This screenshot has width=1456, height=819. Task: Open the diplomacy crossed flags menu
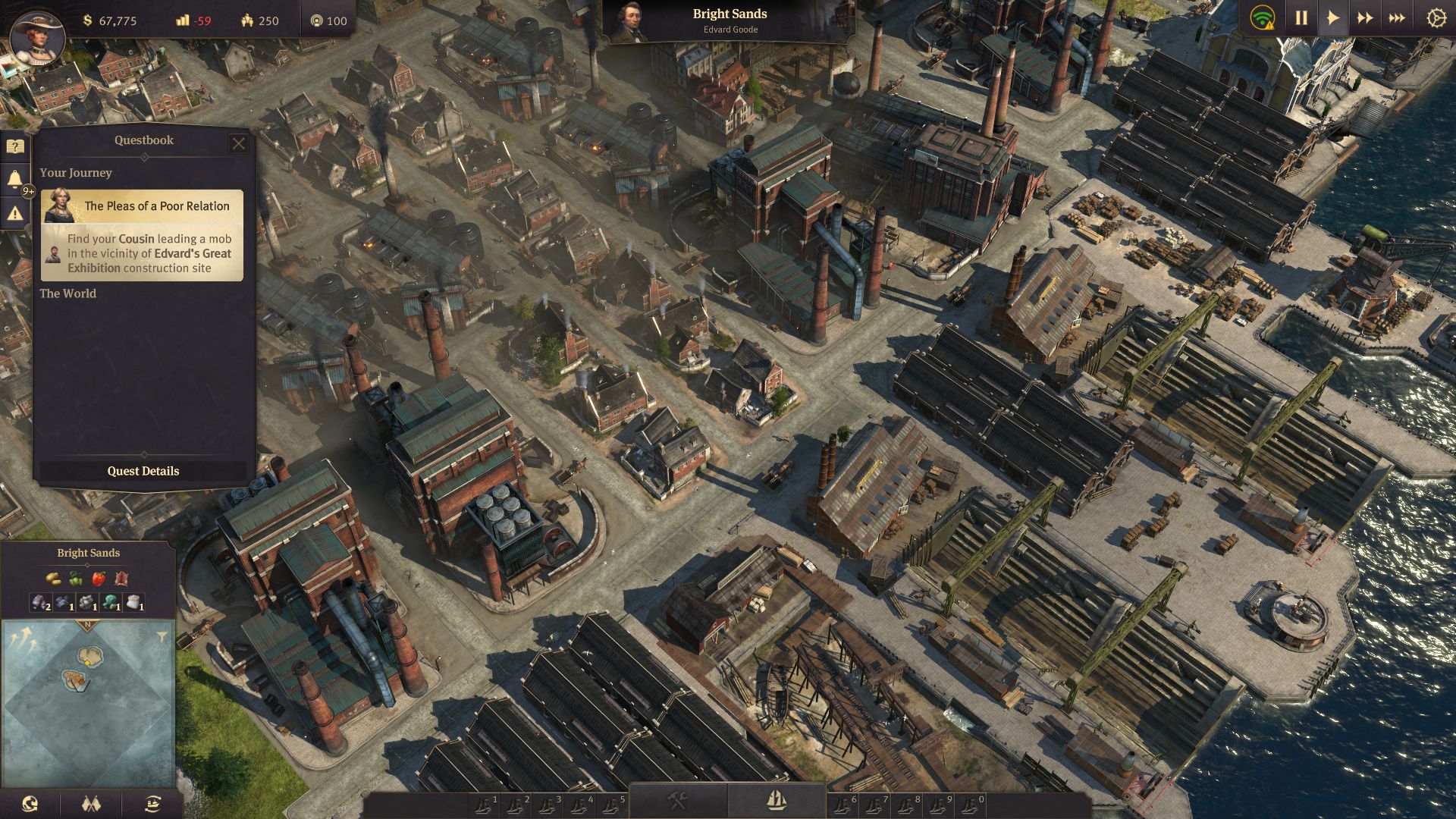point(91,803)
